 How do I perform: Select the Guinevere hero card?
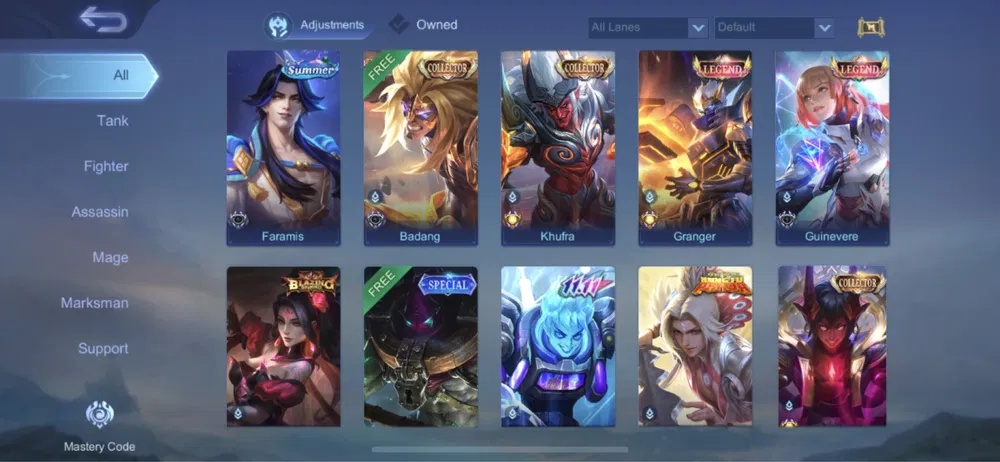tap(832, 148)
